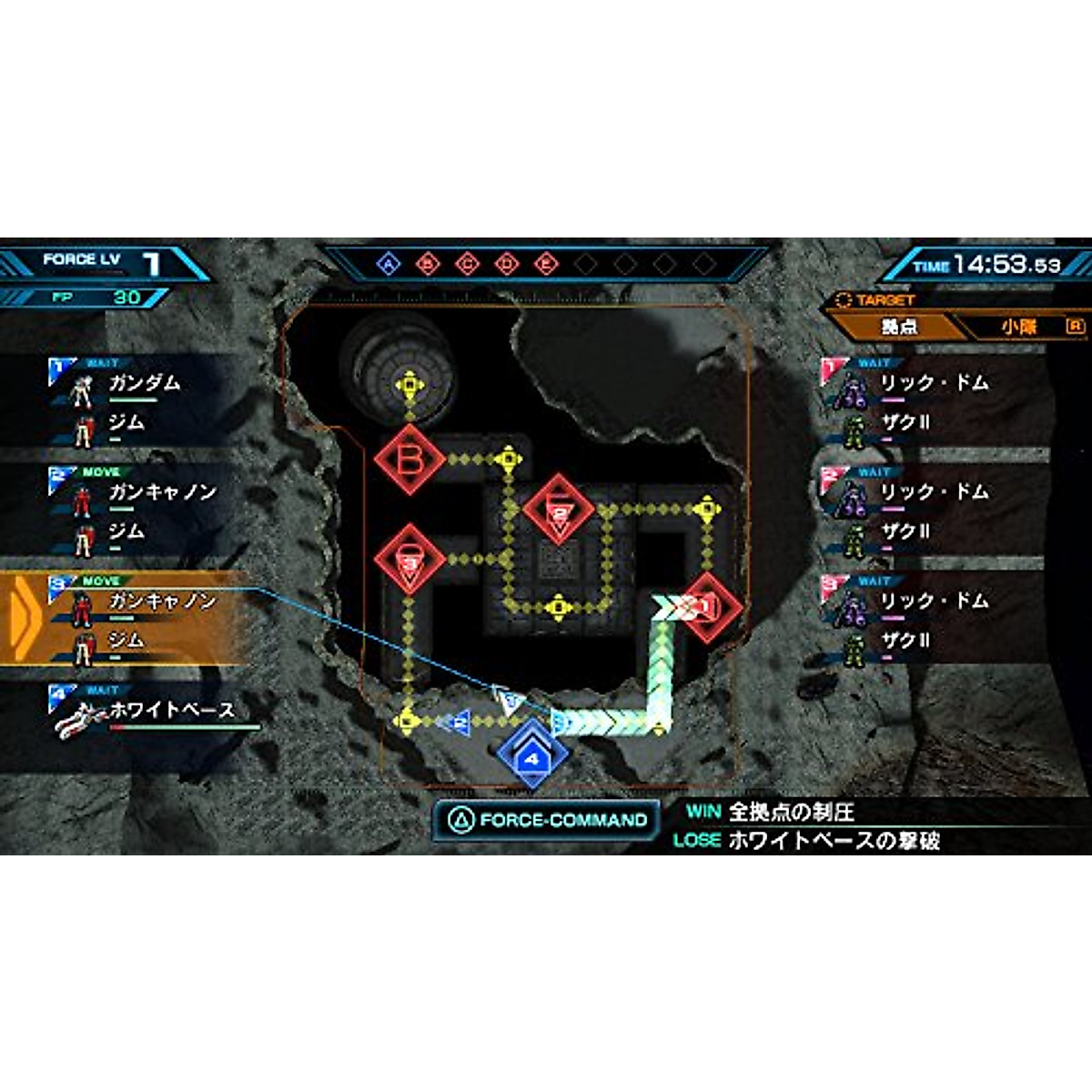The height and width of the screenshot is (1092, 1092).
Task: Switch to the 小隊 target tab
Action: point(1019,326)
